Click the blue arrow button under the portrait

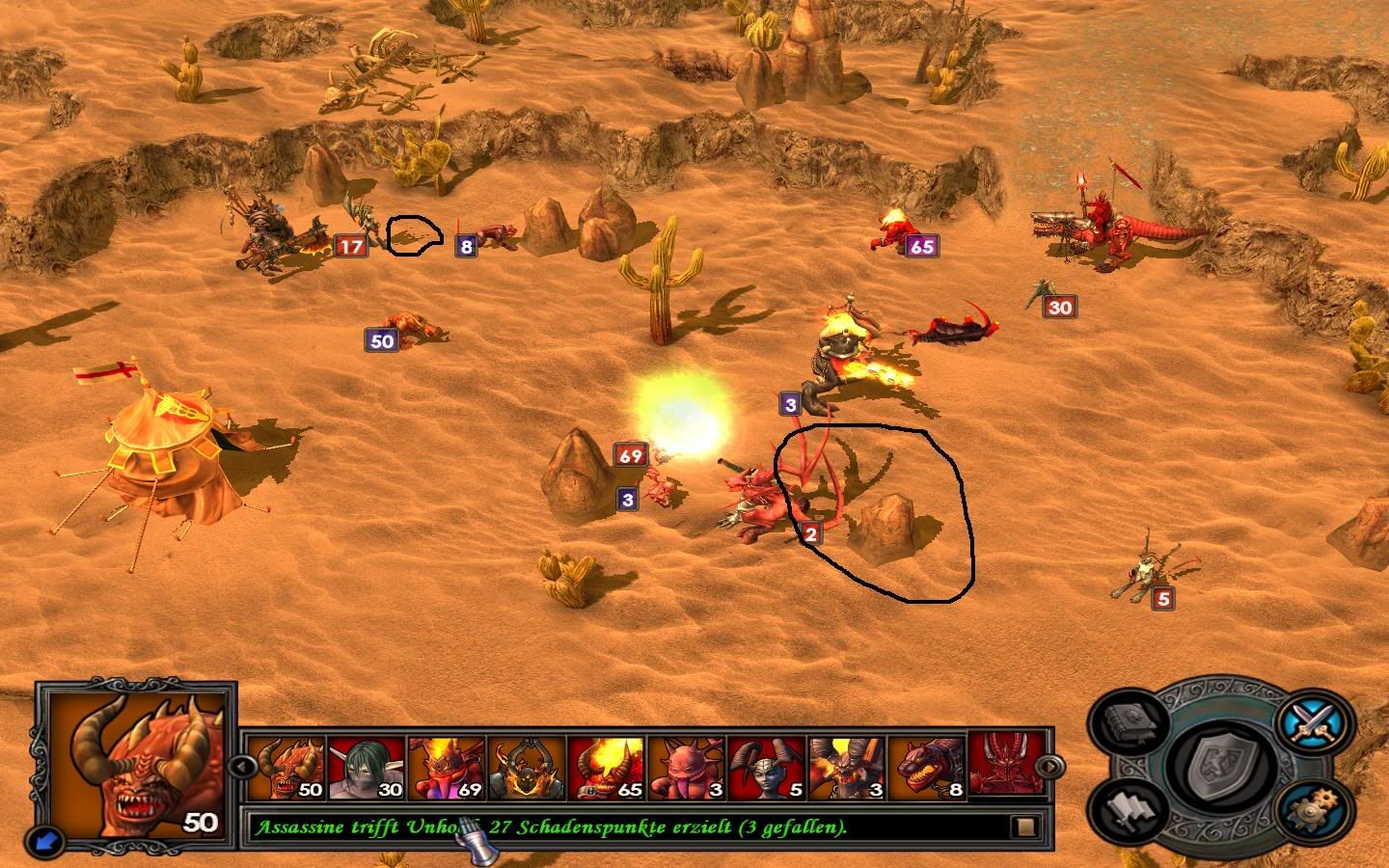coord(44,840)
